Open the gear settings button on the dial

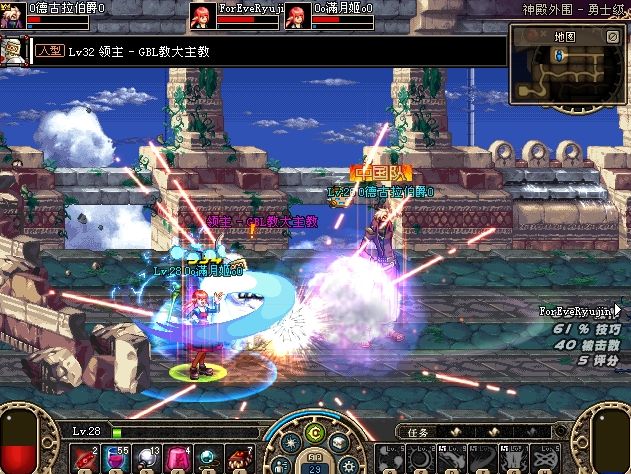[349, 465]
